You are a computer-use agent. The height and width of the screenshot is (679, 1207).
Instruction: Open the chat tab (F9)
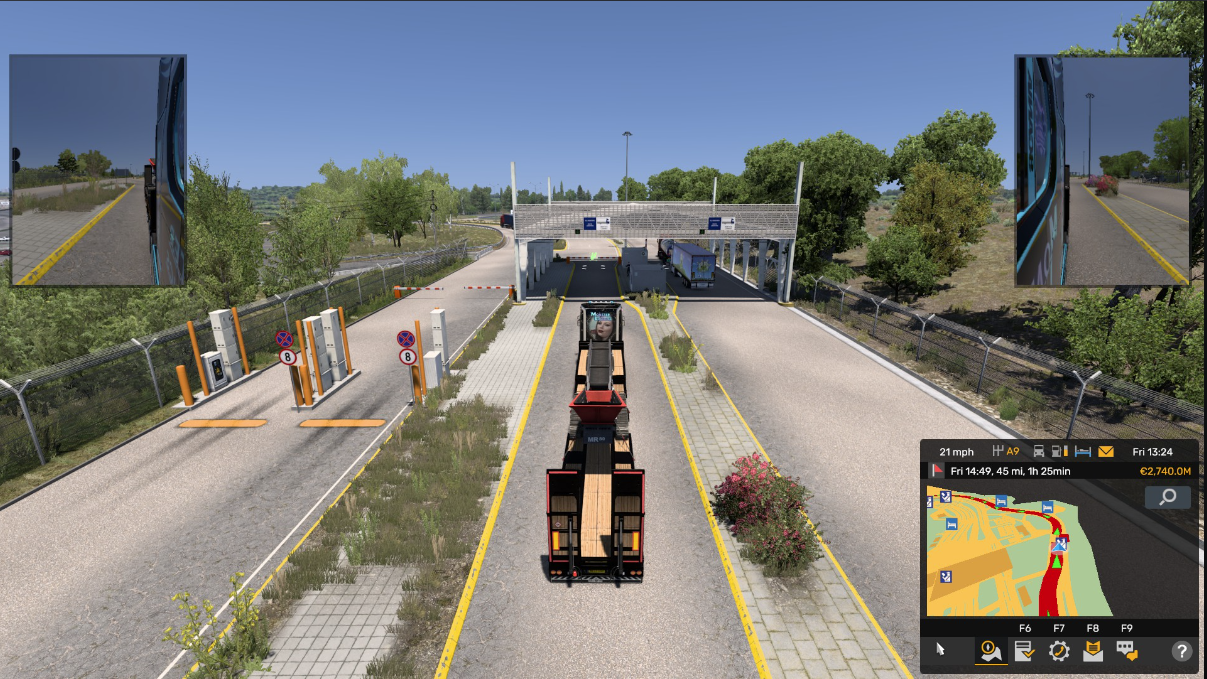tap(1127, 651)
